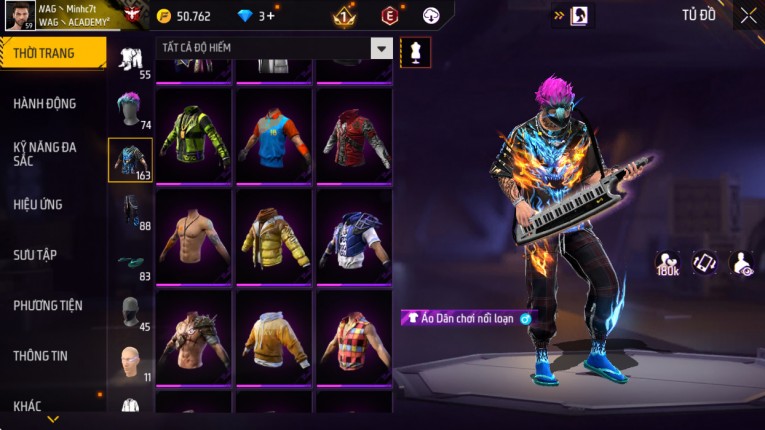Open the shoes subcategory with 83 items
Viewport: 765px width, 430px height.
coord(130,262)
